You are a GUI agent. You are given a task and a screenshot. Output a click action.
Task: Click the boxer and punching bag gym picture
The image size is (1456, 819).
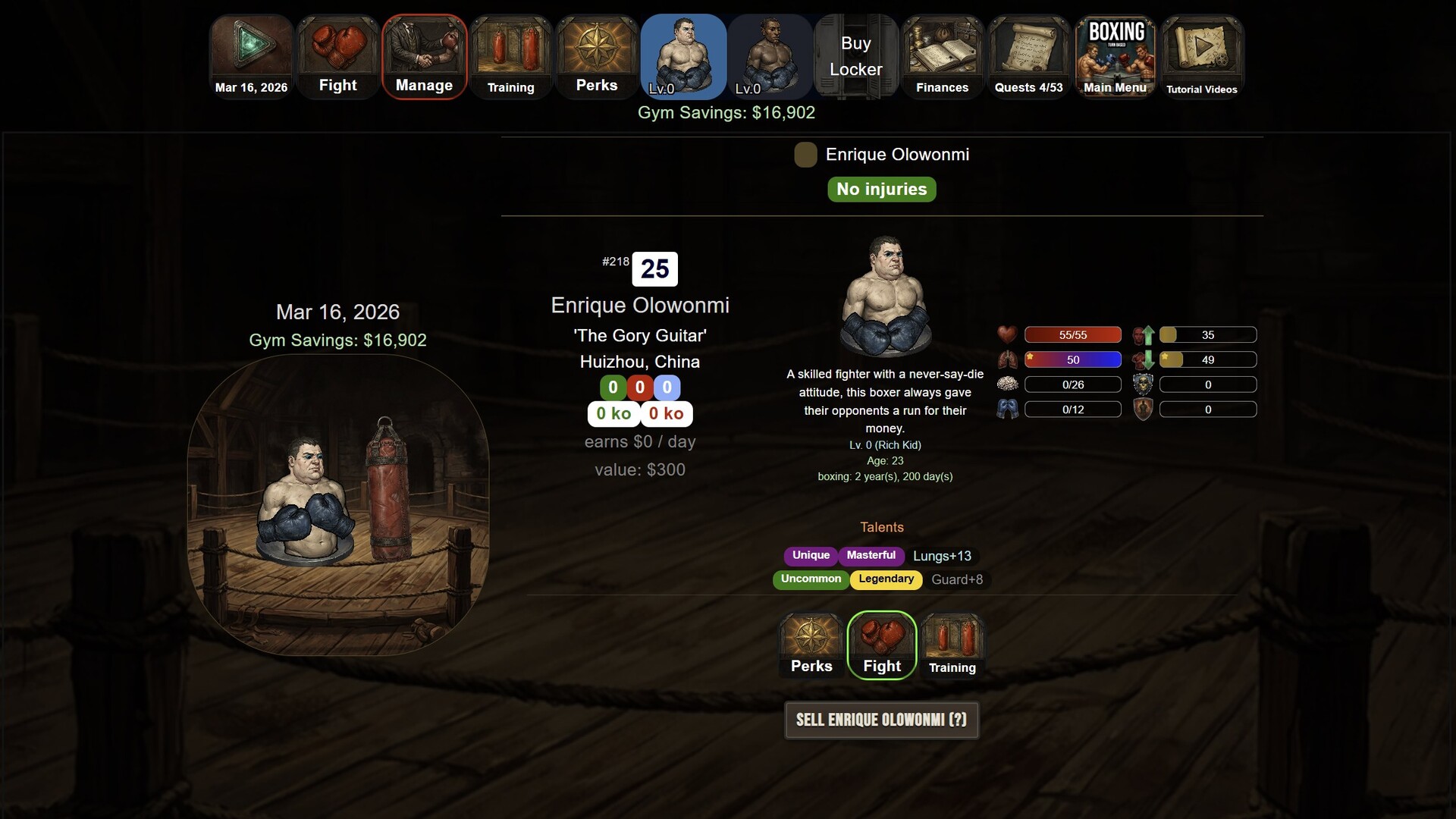click(x=338, y=504)
